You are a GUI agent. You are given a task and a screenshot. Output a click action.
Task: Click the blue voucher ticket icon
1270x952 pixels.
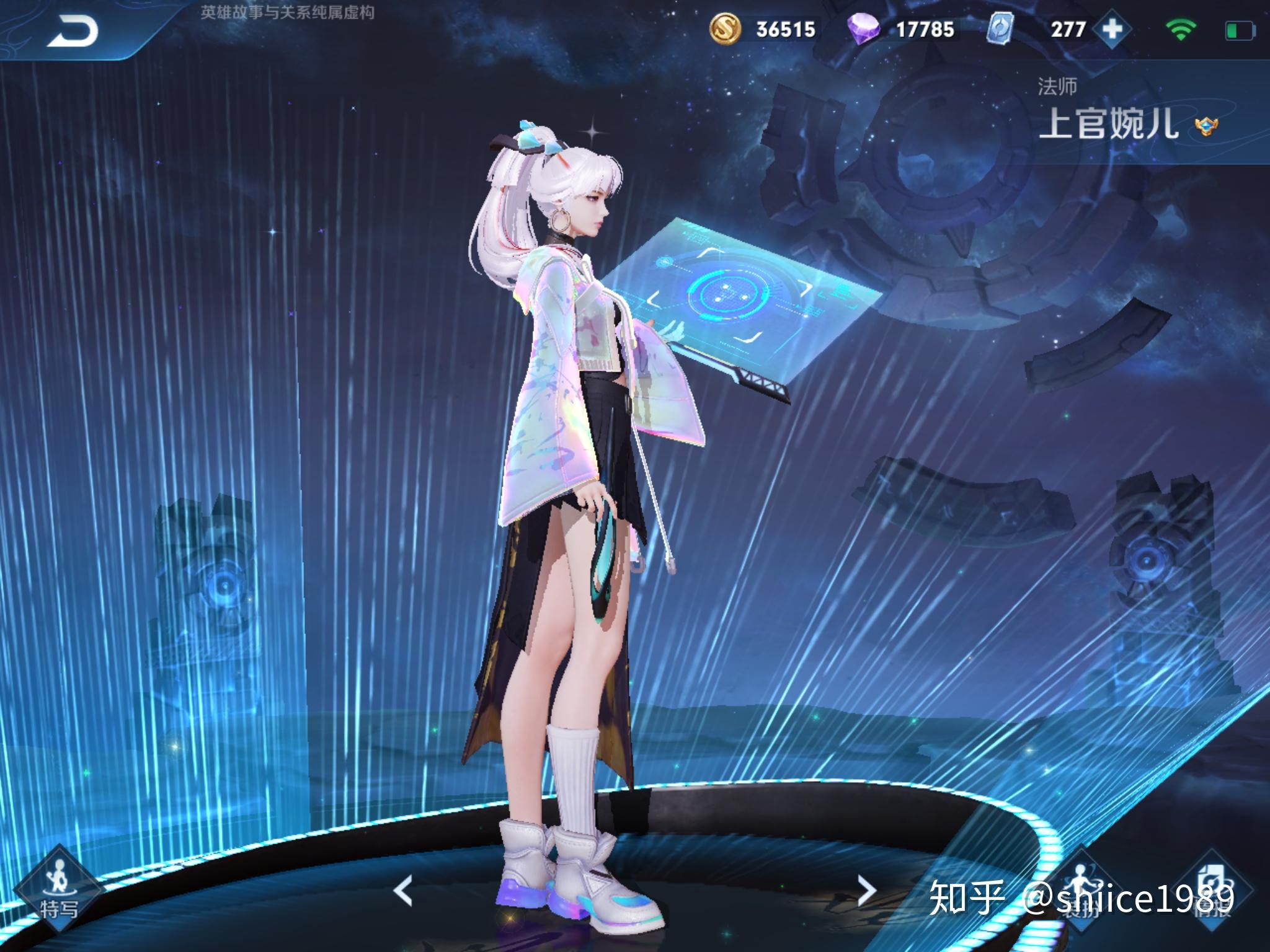tap(999, 29)
